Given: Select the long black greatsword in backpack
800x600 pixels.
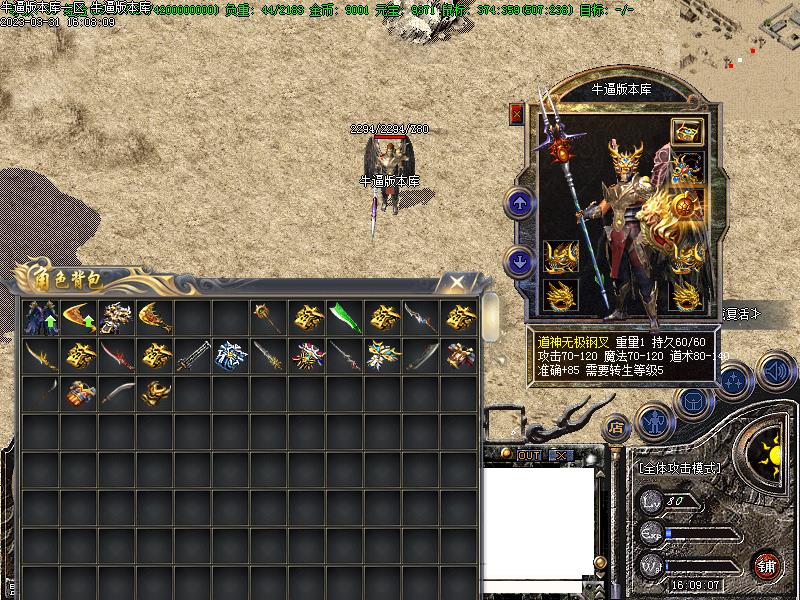Looking at the screenshot, I should click(193, 355).
